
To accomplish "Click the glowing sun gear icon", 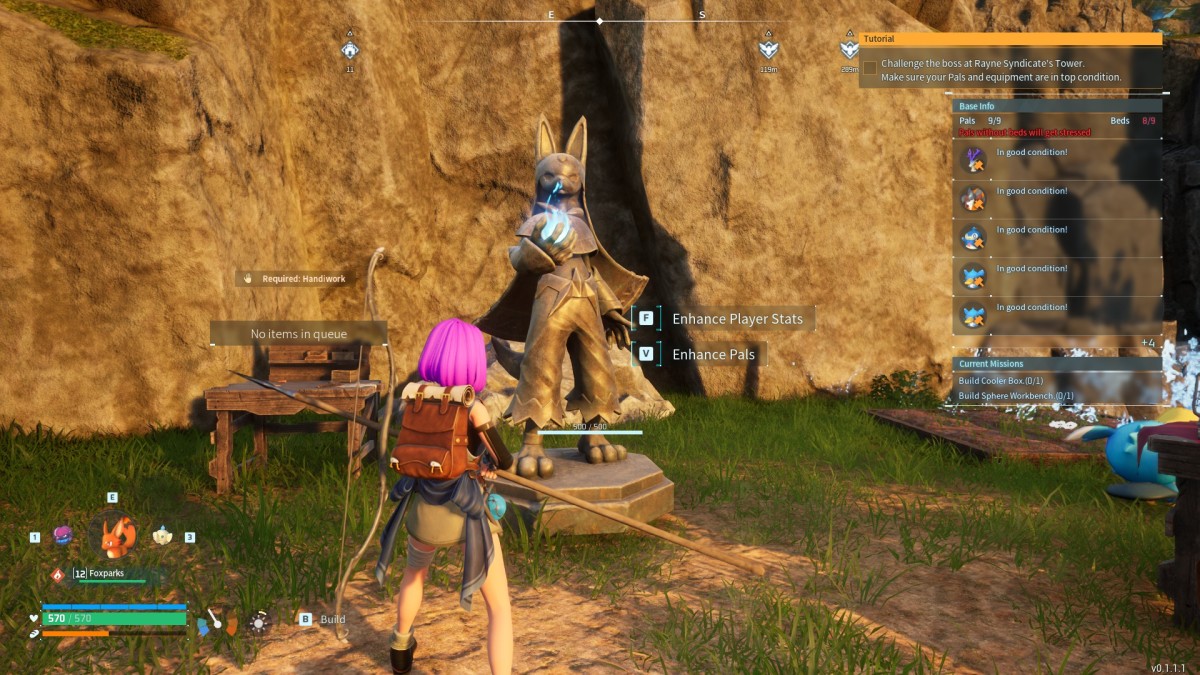I will (x=258, y=622).
